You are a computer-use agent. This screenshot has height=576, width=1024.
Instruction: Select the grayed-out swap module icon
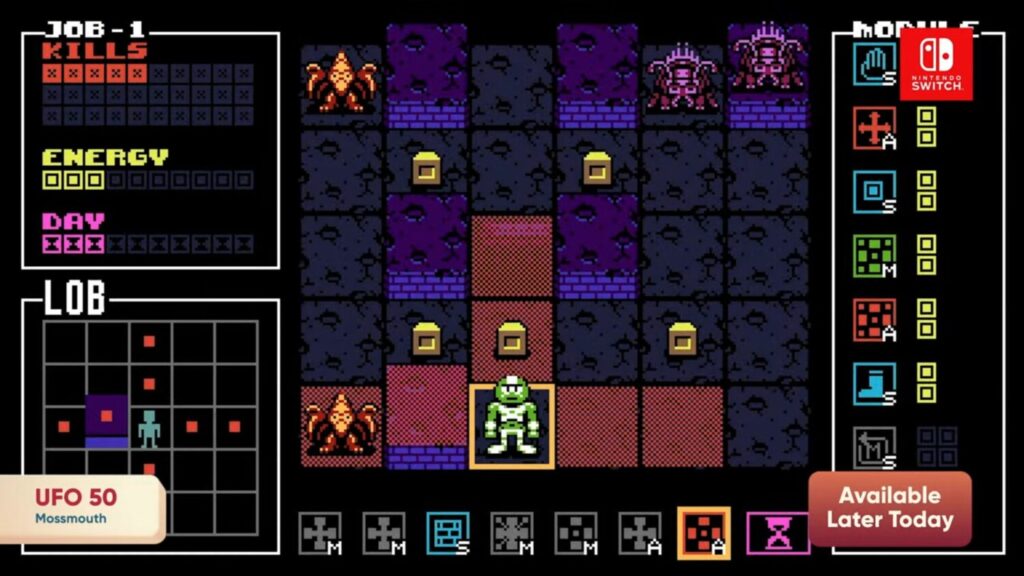tap(874, 447)
